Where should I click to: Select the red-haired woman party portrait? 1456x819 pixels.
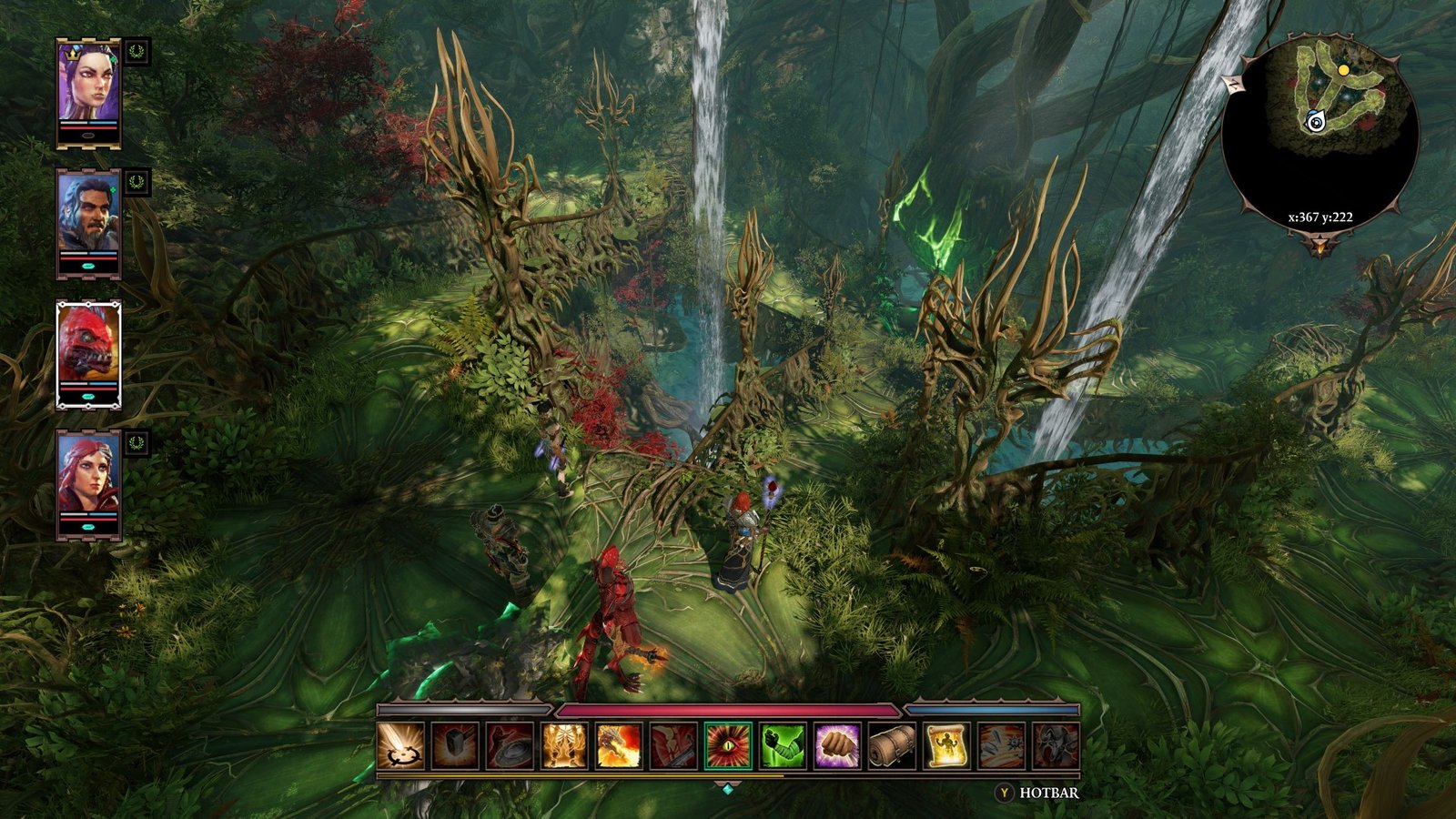[88, 475]
